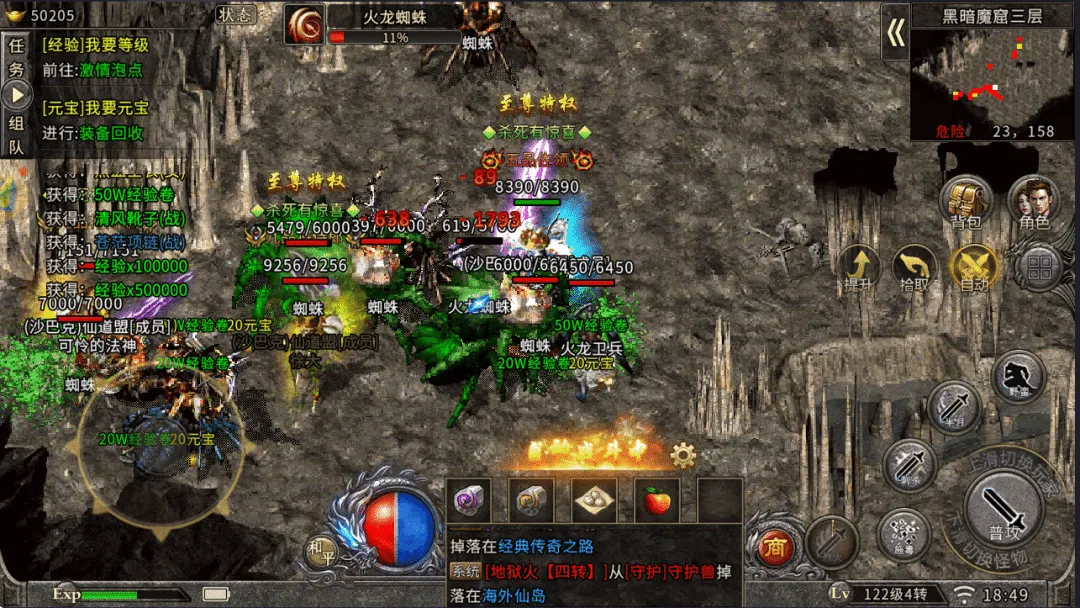Open the four-square grid menu button

click(1039, 267)
